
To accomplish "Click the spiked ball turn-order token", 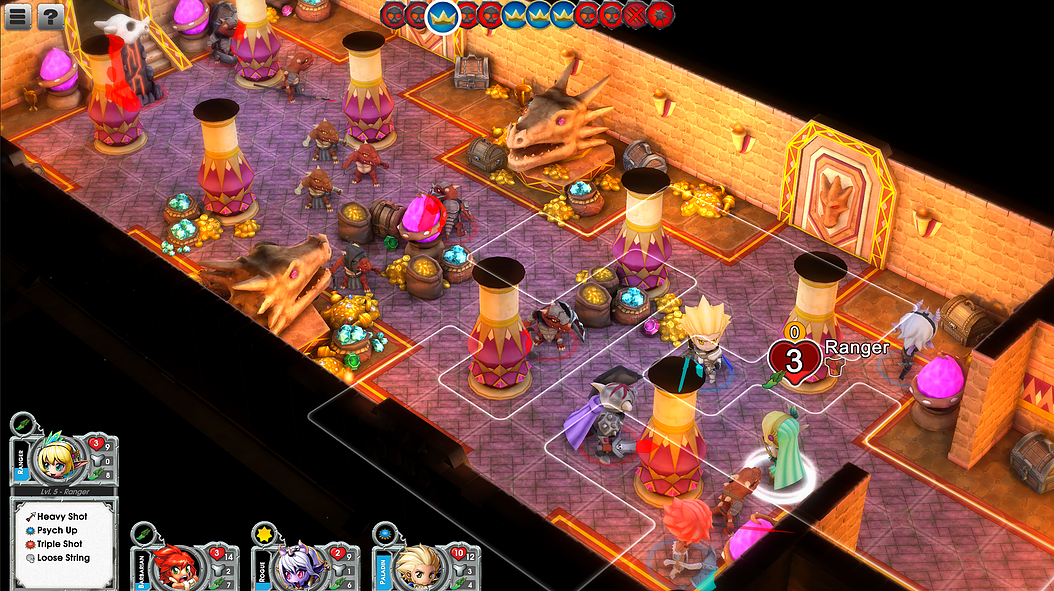I will (x=660, y=15).
